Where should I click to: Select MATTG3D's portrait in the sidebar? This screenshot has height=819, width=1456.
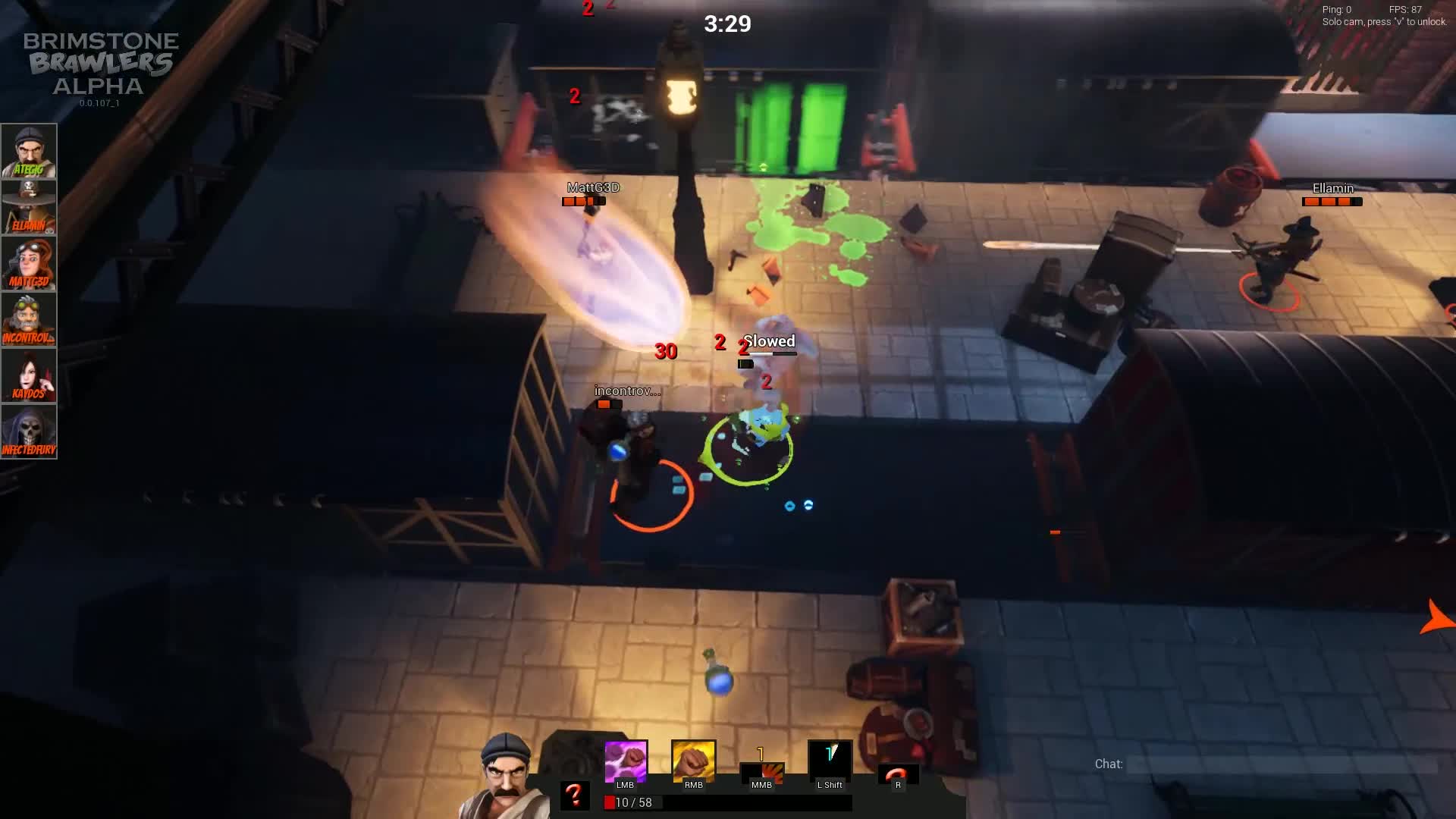tap(30, 260)
